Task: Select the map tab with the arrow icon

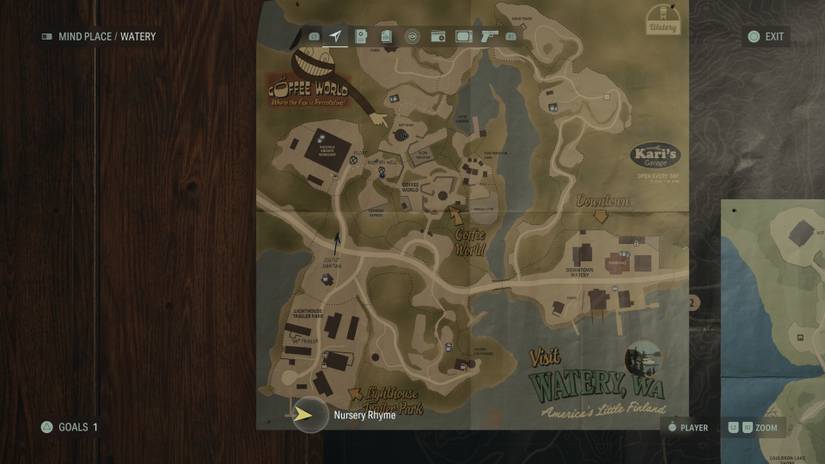Action: (x=336, y=37)
